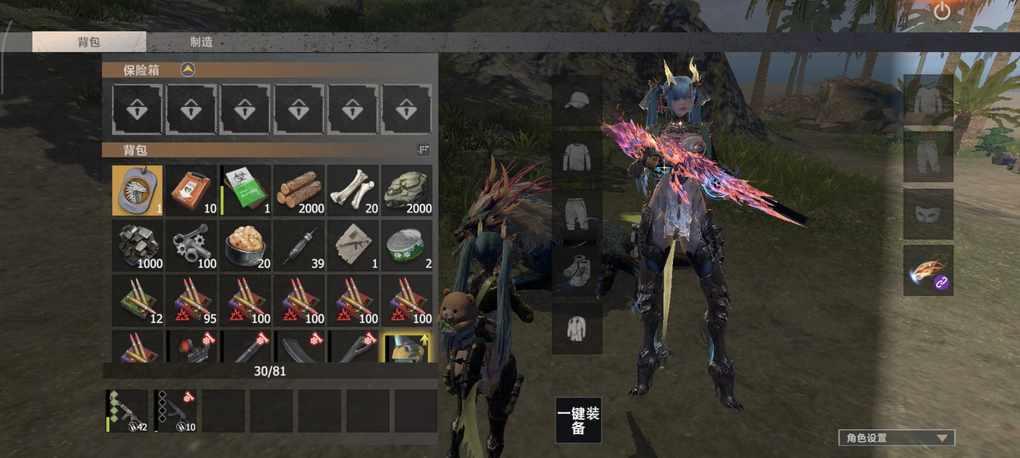Select the canned food item
The width and height of the screenshot is (1020, 458).
(407, 244)
